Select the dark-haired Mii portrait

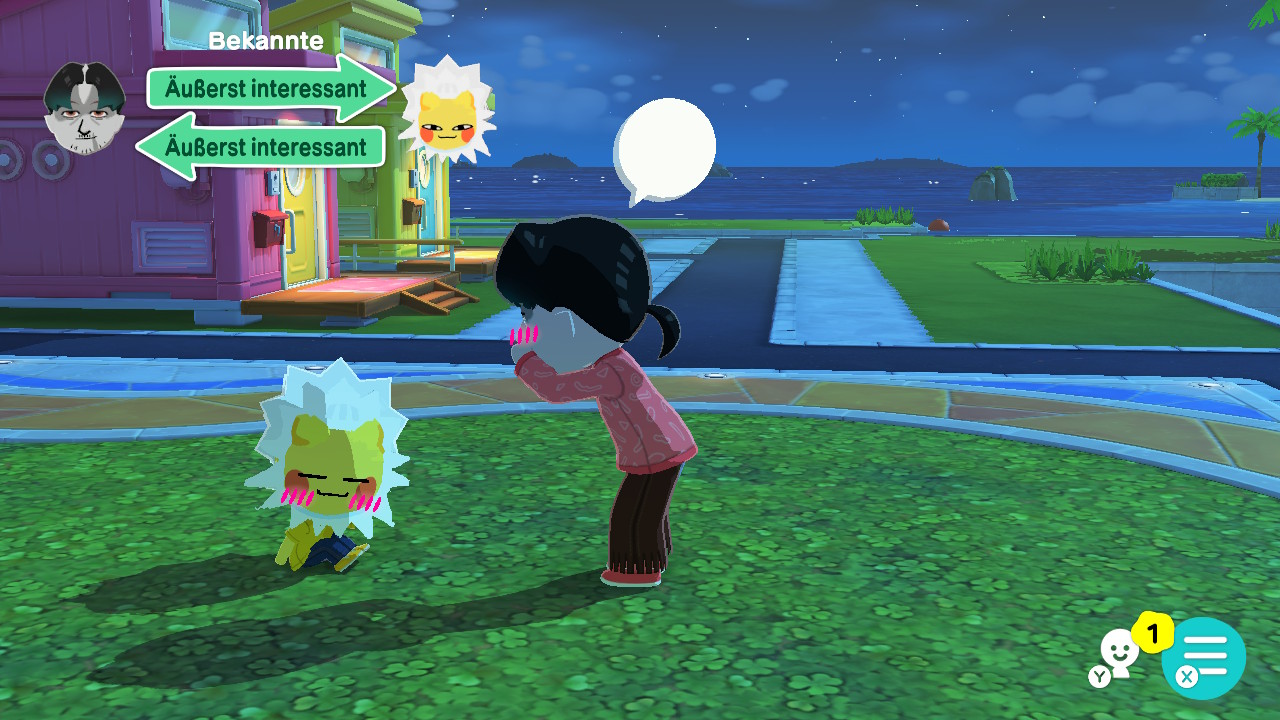coord(85,109)
